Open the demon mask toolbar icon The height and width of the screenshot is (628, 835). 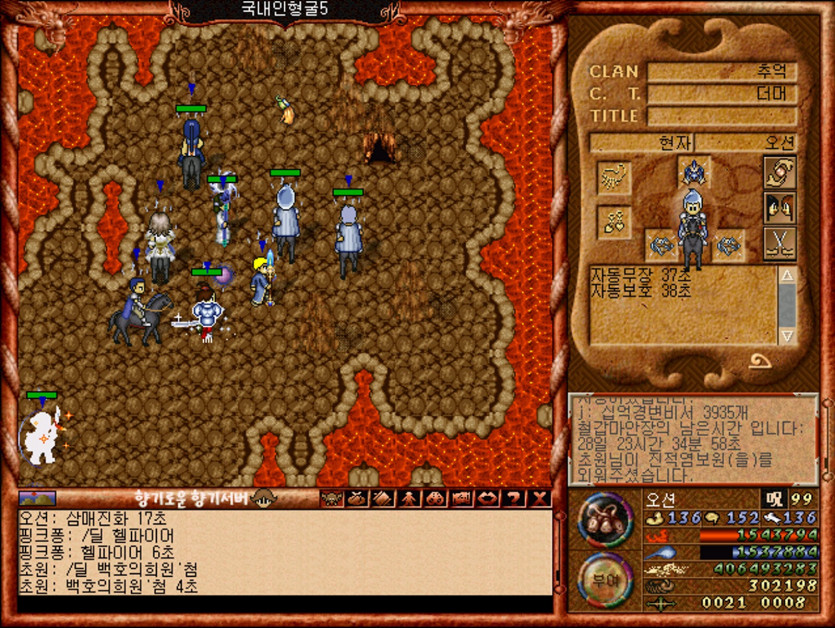pyautogui.click(x=330, y=498)
